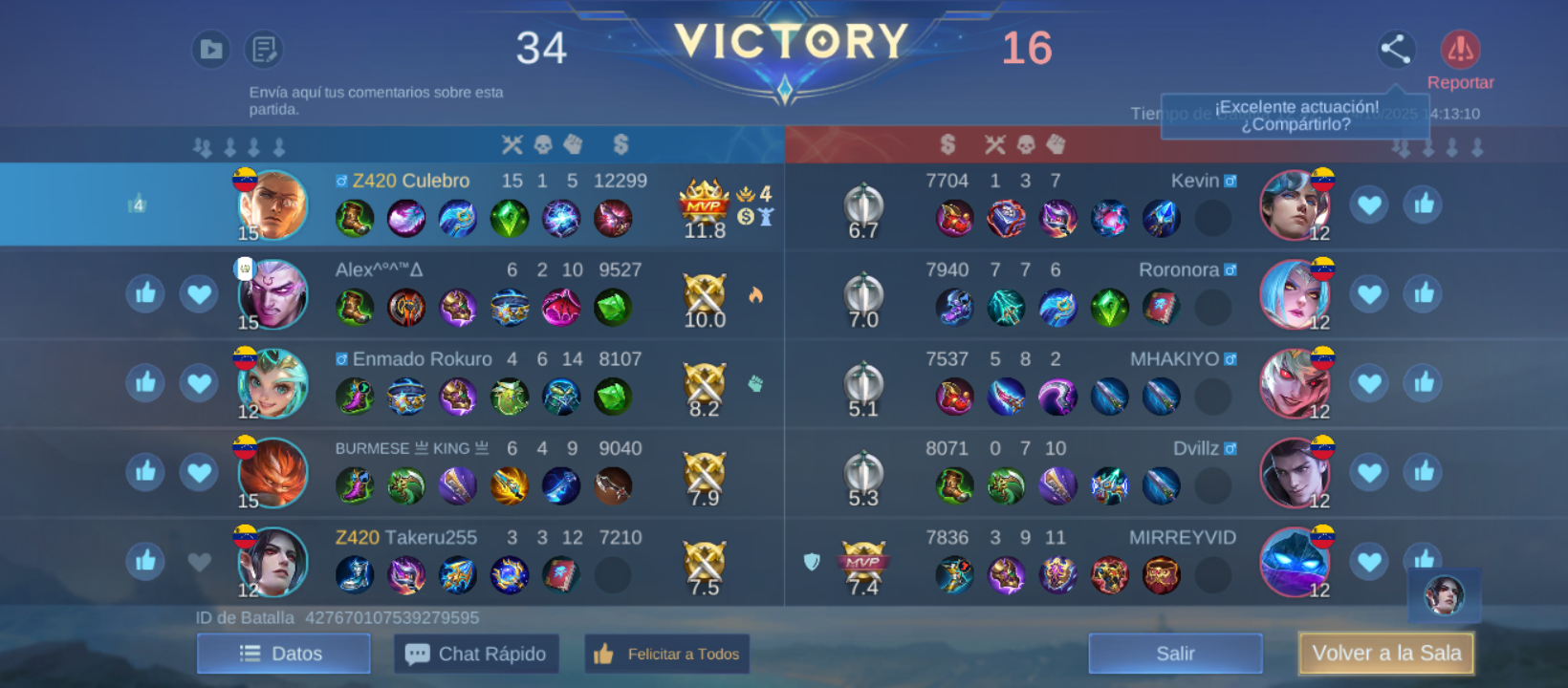The height and width of the screenshot is (688, 1568).
Task: Click BURMESE KING's hero portrait
Action: point(272,473)
